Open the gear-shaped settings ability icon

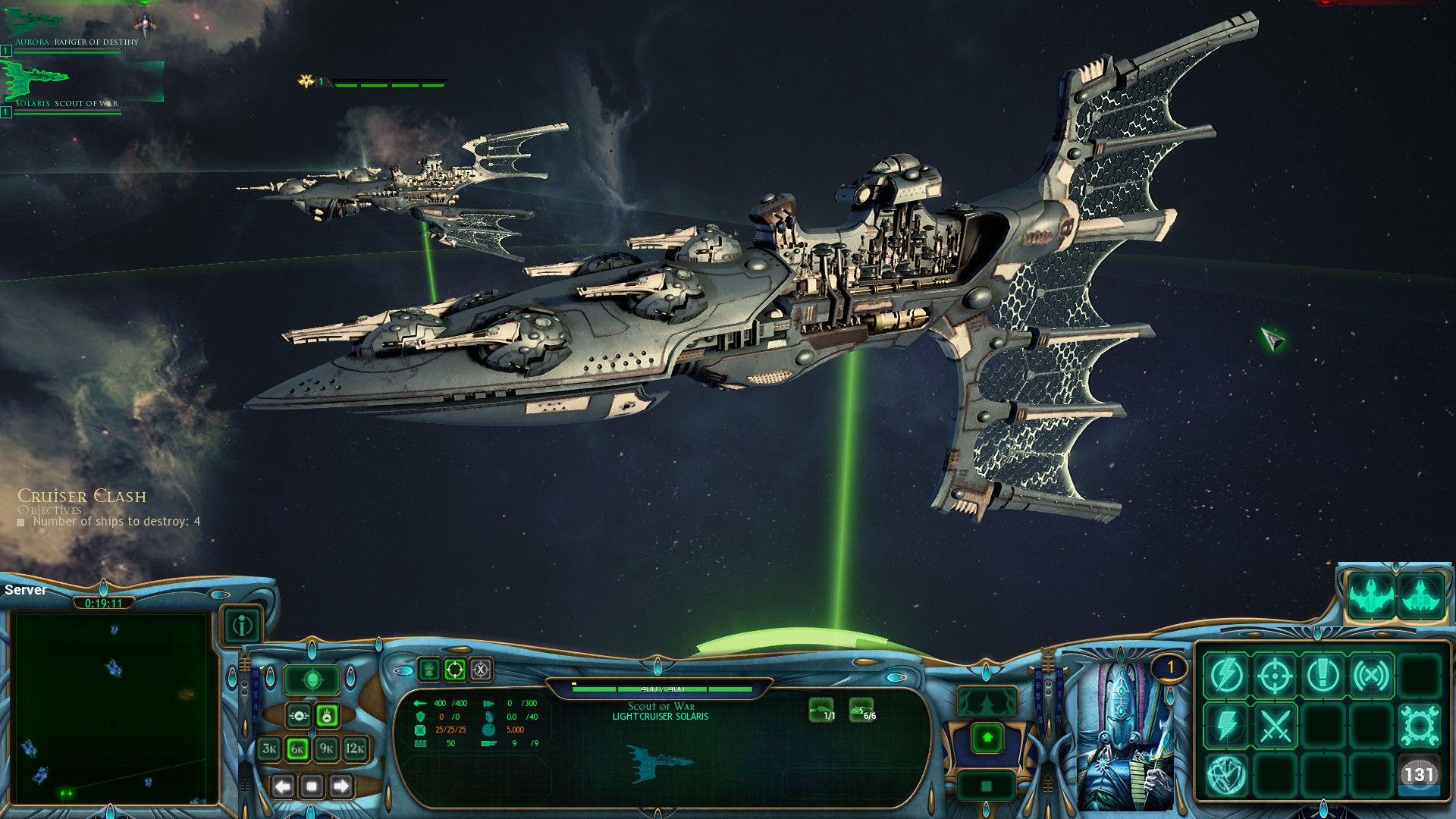(1419, 725)
